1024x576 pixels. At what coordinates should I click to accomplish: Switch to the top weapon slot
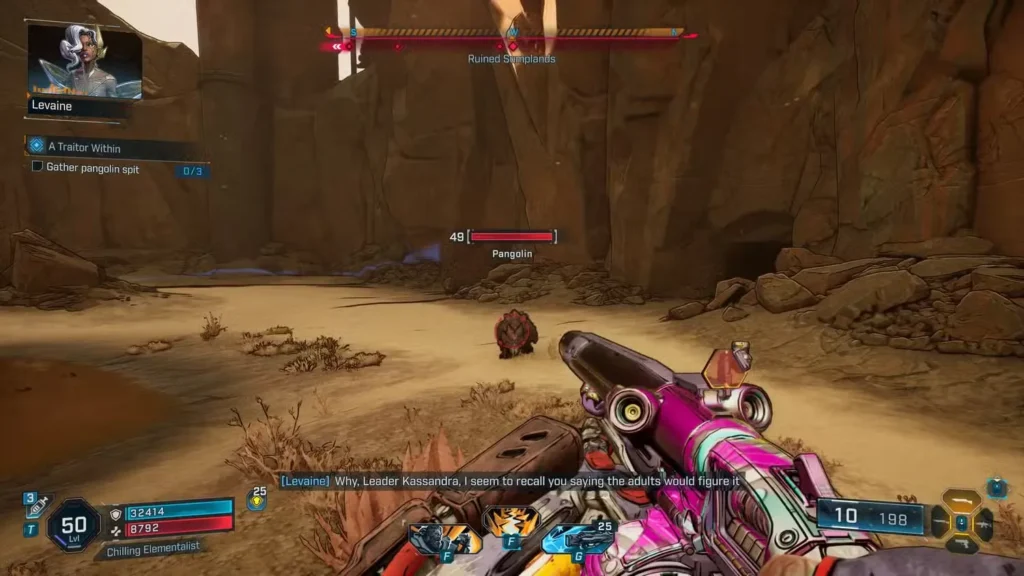point(962,499)
